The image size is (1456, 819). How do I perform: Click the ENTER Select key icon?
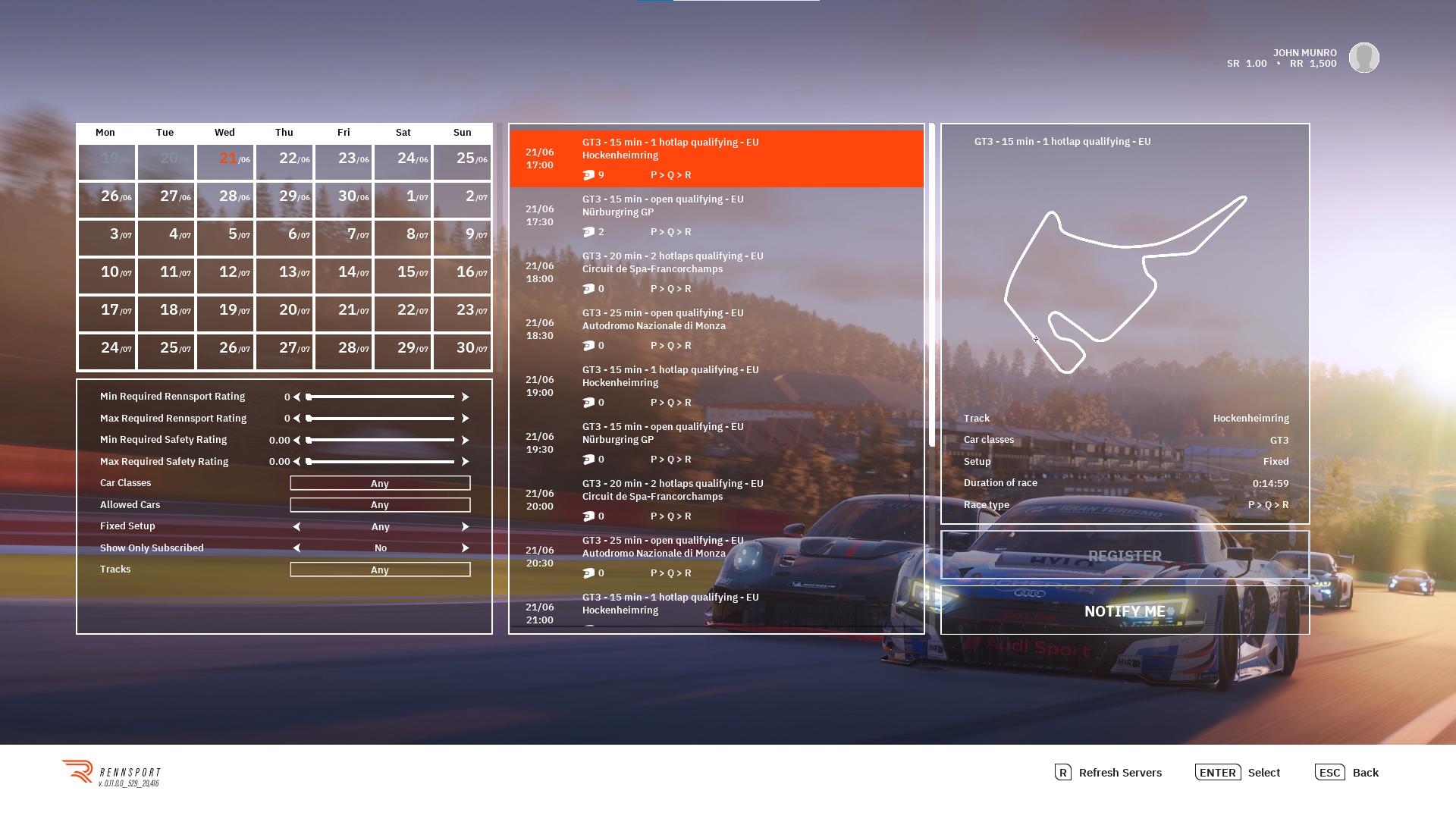tap(1218, 773)
